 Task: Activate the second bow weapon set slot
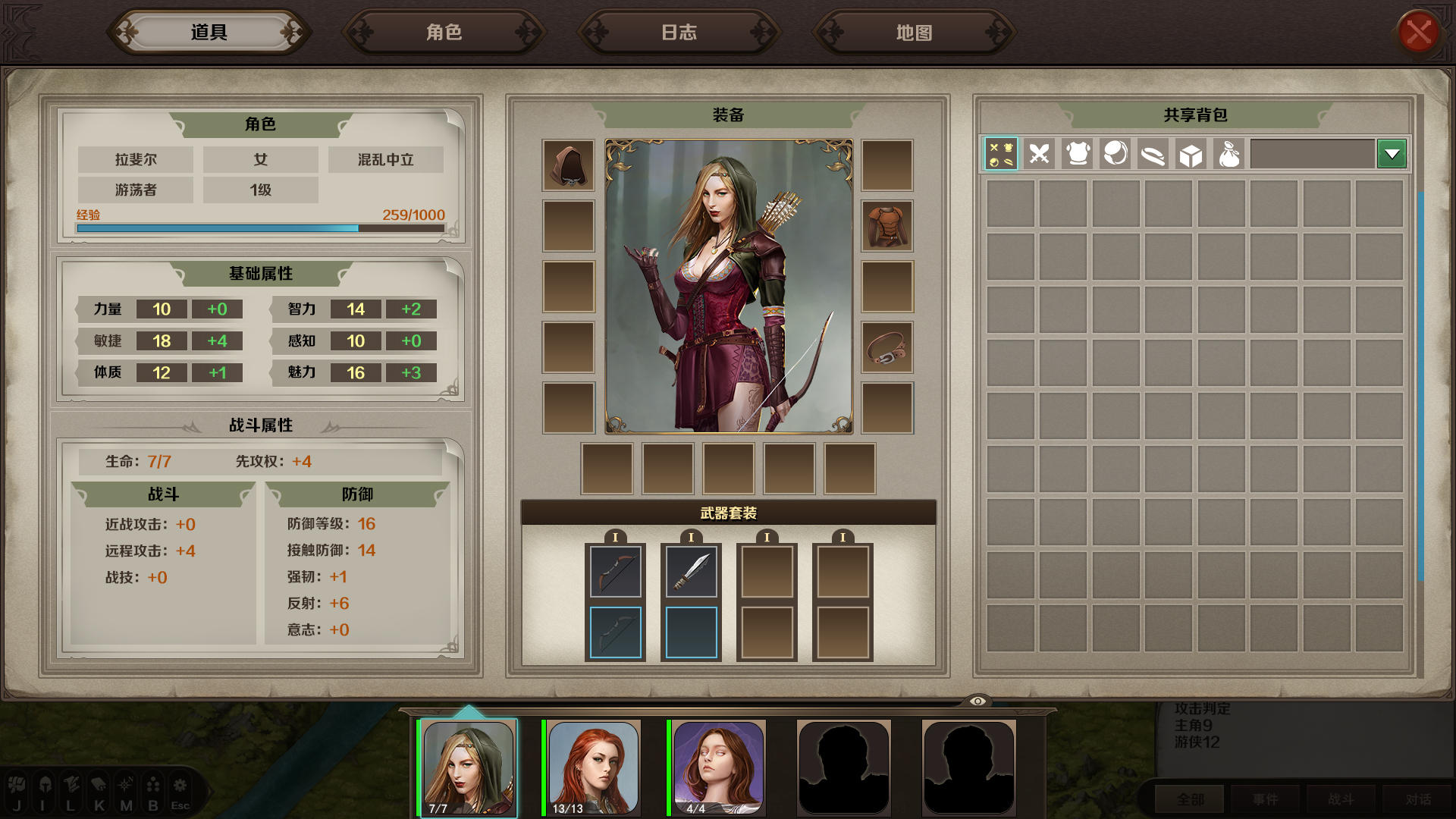[615, 632]
